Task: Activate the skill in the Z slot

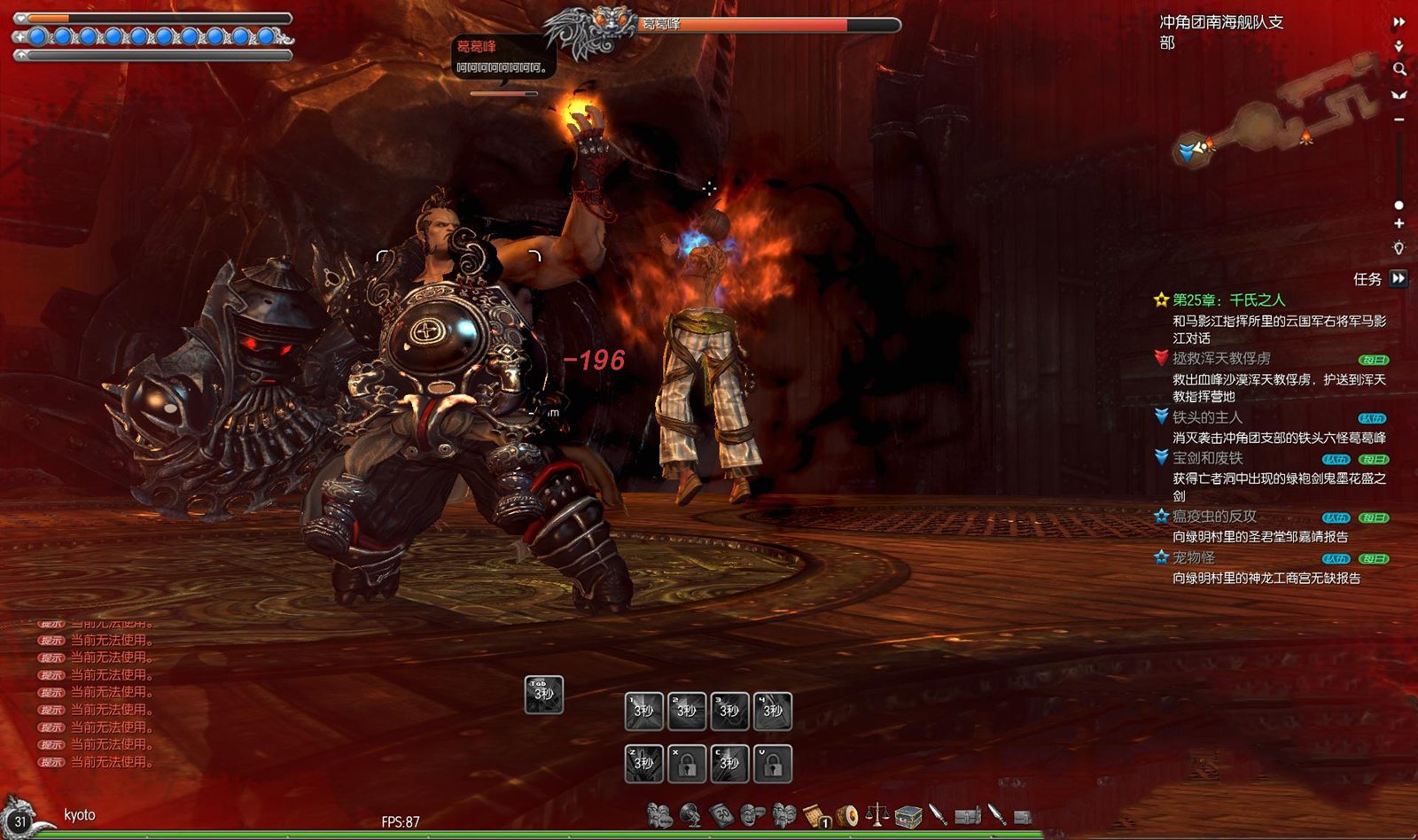Action: (x=643, y=763)
